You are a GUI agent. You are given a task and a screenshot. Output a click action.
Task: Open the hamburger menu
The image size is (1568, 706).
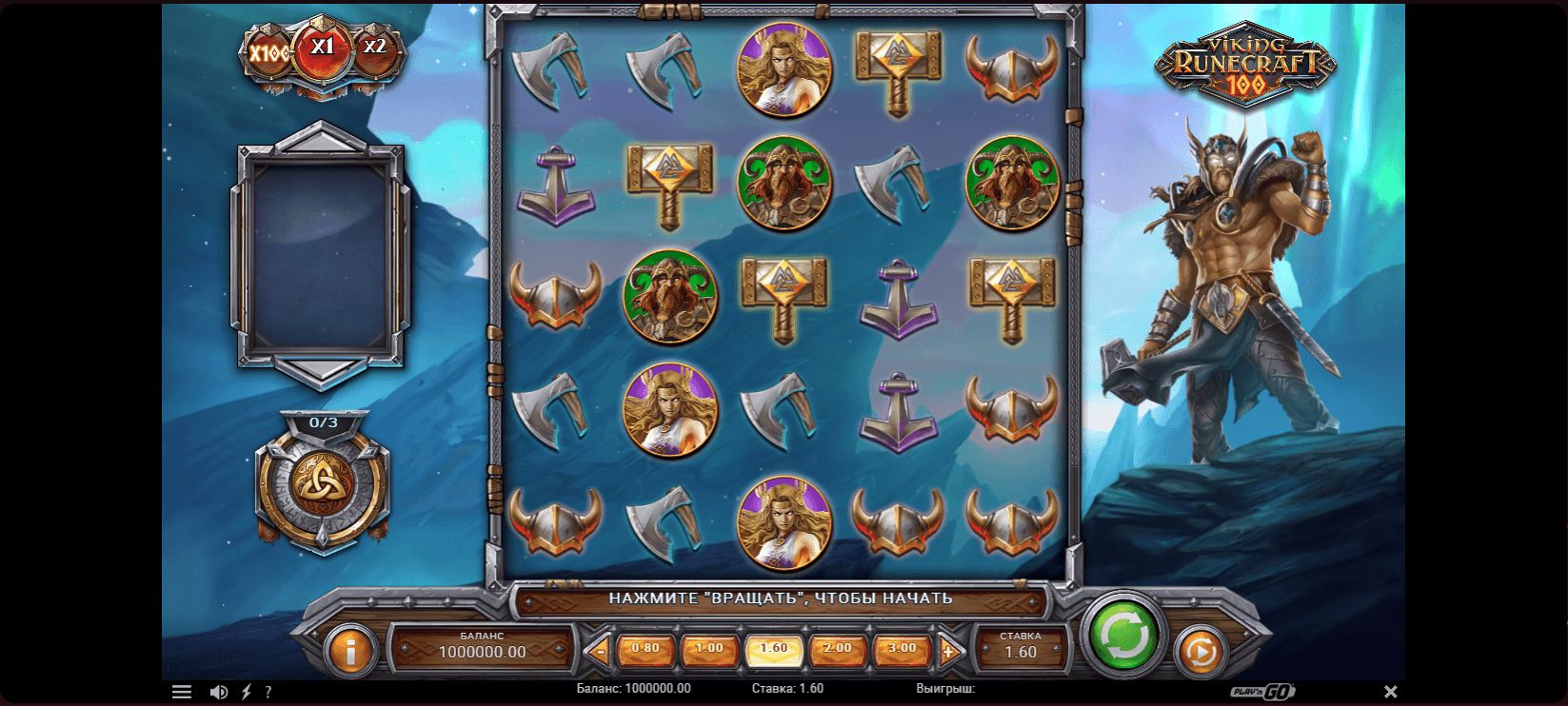(182, 692)
